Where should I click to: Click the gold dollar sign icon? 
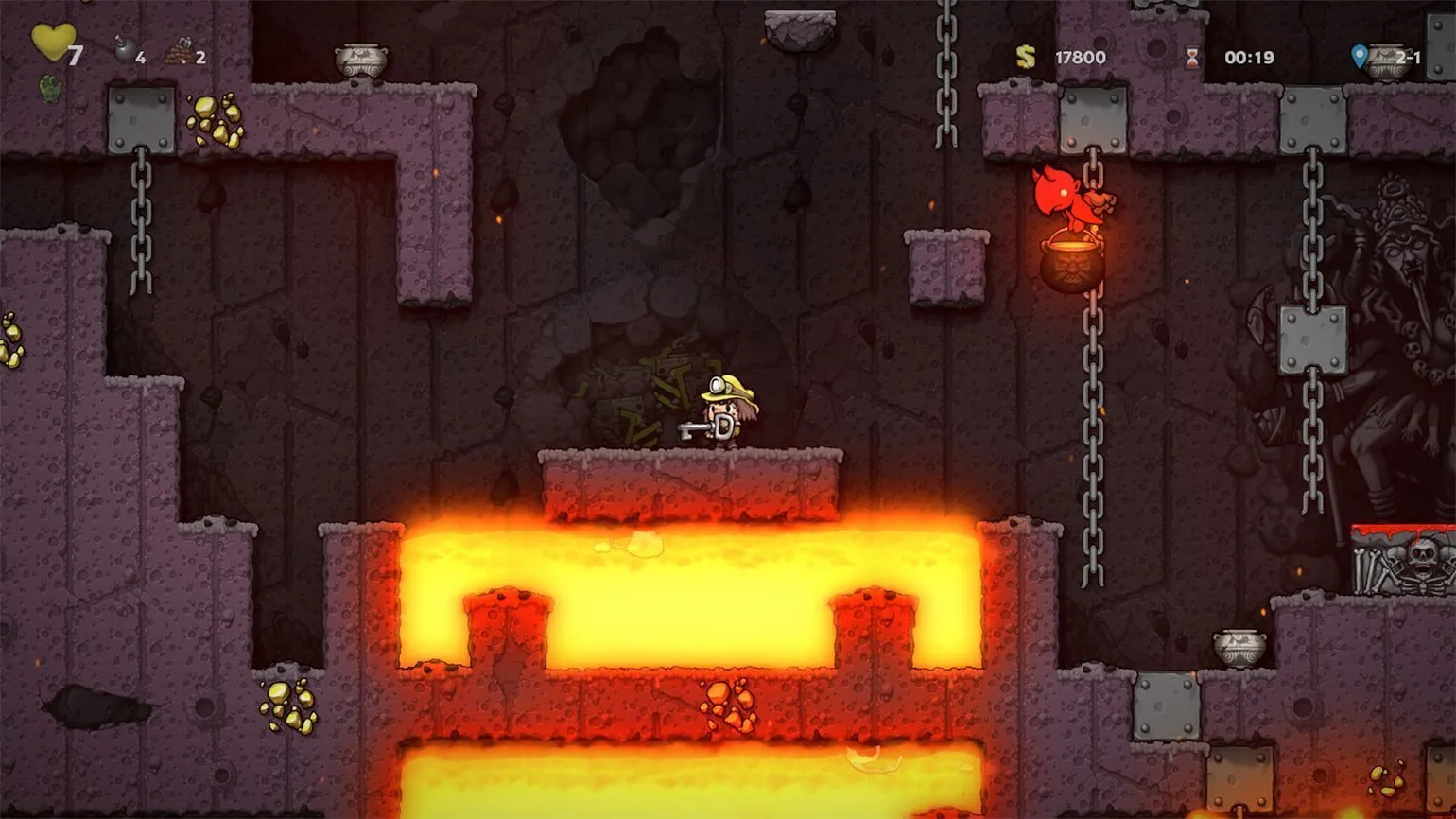pyautogui.click(x=1026, y=57)
